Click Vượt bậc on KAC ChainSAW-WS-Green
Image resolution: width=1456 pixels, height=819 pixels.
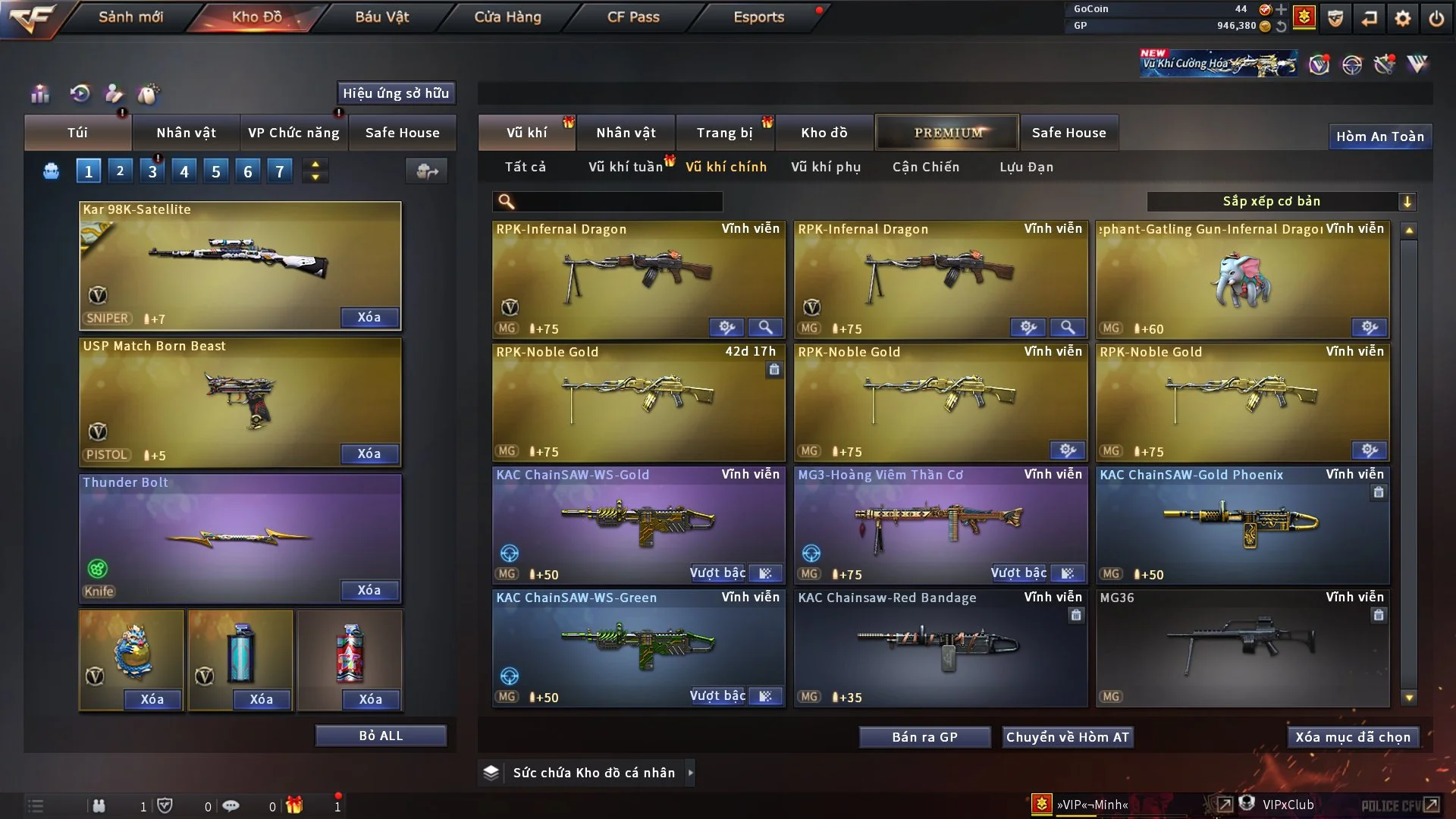click(x=717, y=696)
